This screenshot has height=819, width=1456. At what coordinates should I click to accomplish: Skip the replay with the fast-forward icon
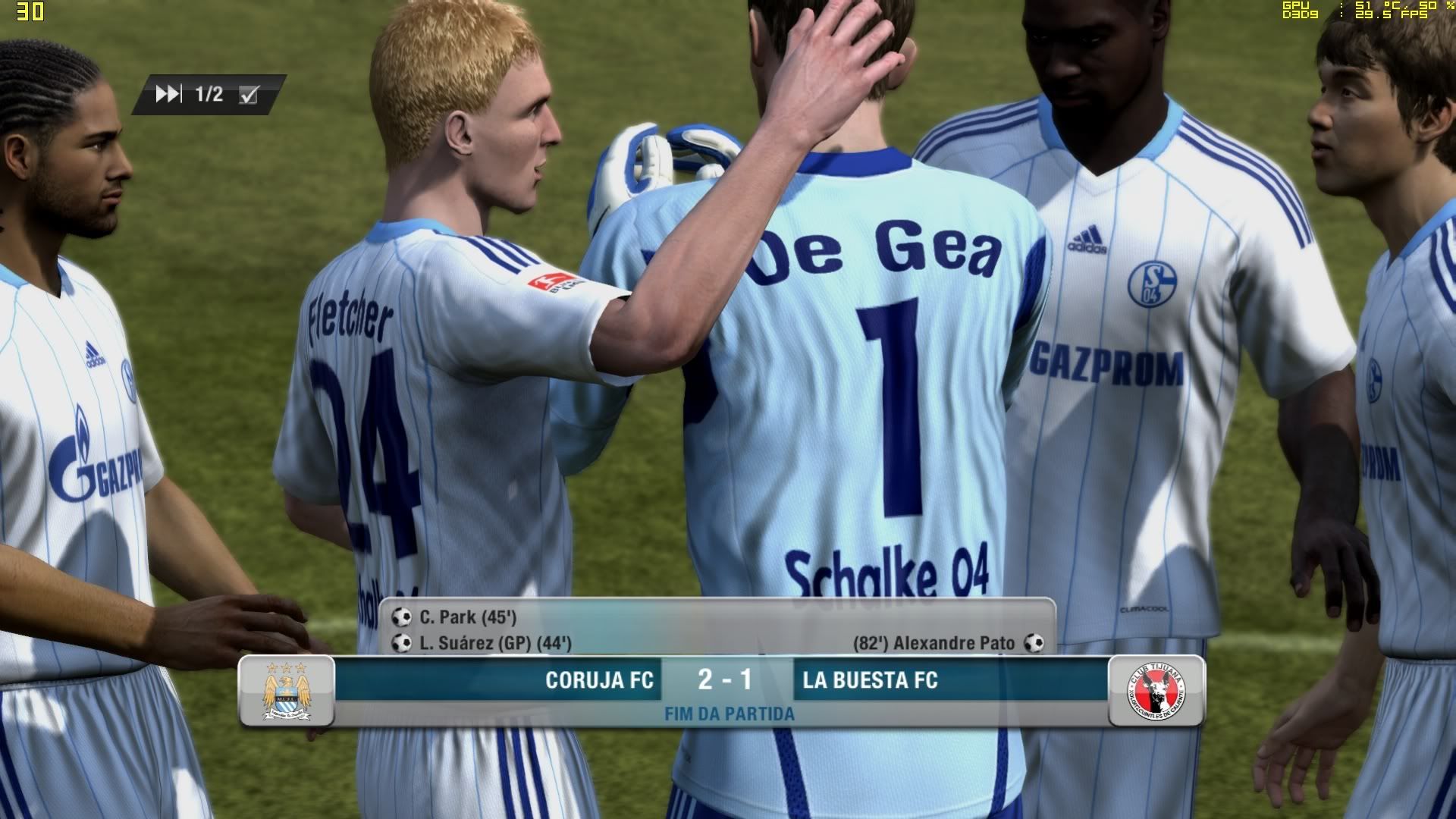tap(168, 94)
